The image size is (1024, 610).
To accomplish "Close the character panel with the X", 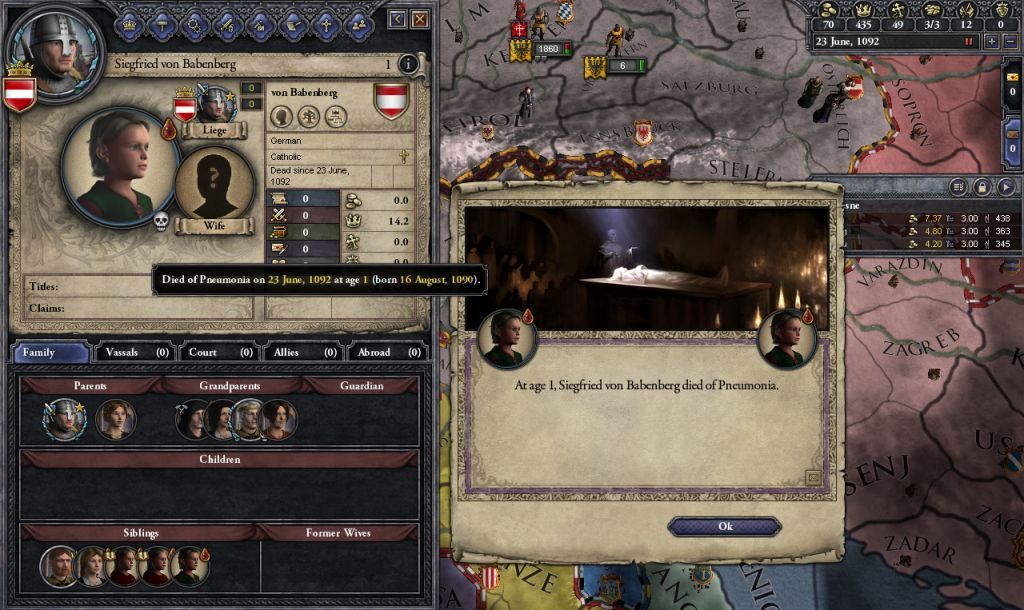I will pyautogui.click(x=420, y=19).
